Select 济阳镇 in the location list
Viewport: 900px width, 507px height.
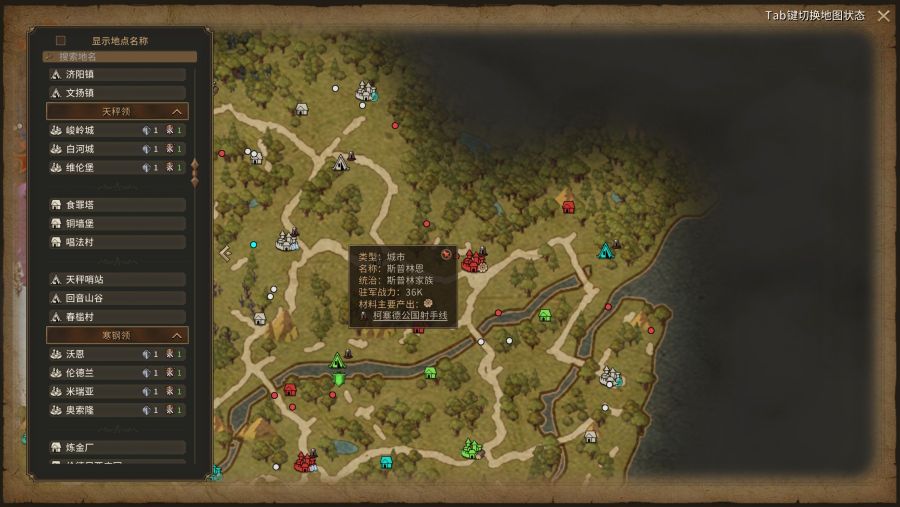[x=116, y=74]
